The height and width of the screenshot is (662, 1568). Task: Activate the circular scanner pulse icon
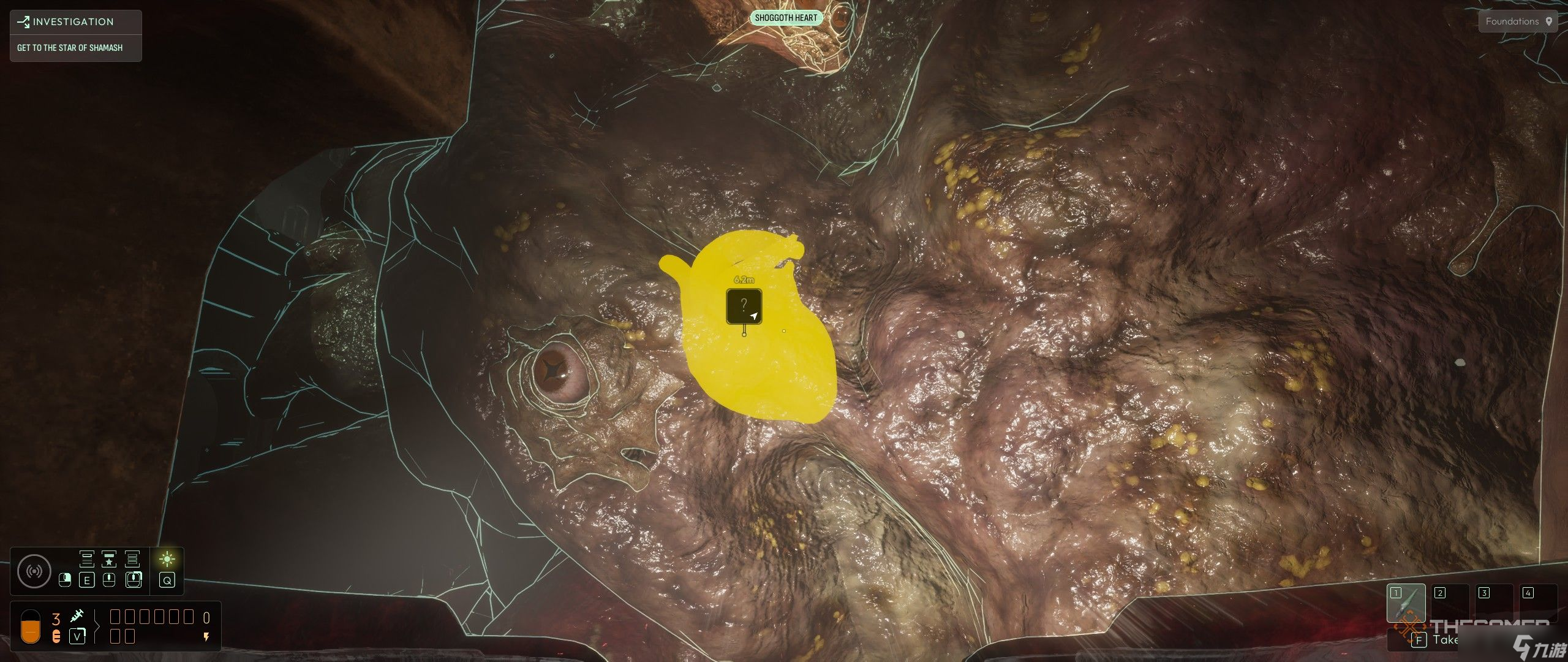[x=34, y=571]
